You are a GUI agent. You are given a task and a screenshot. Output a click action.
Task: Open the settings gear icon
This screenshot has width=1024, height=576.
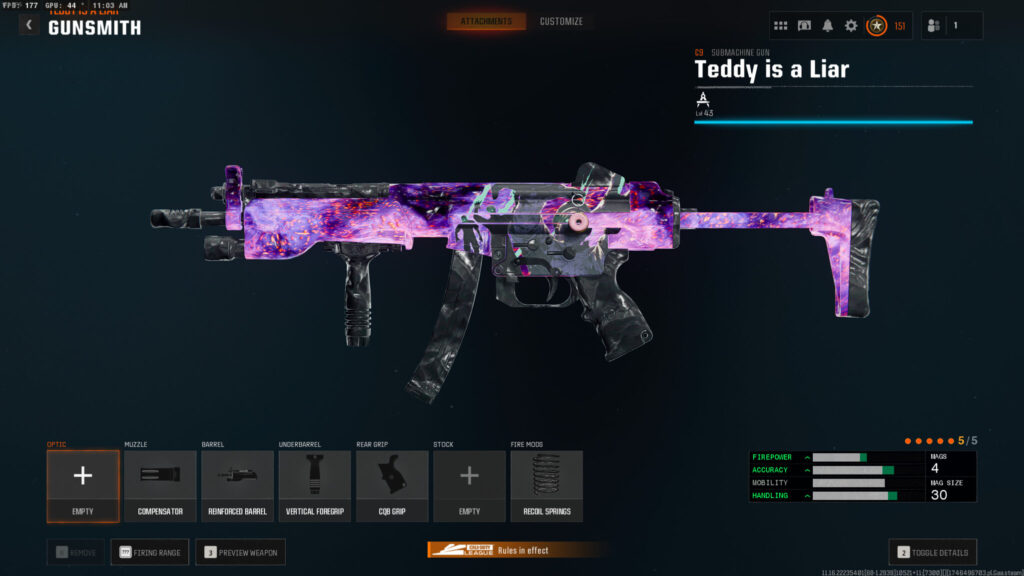point(851,26)
